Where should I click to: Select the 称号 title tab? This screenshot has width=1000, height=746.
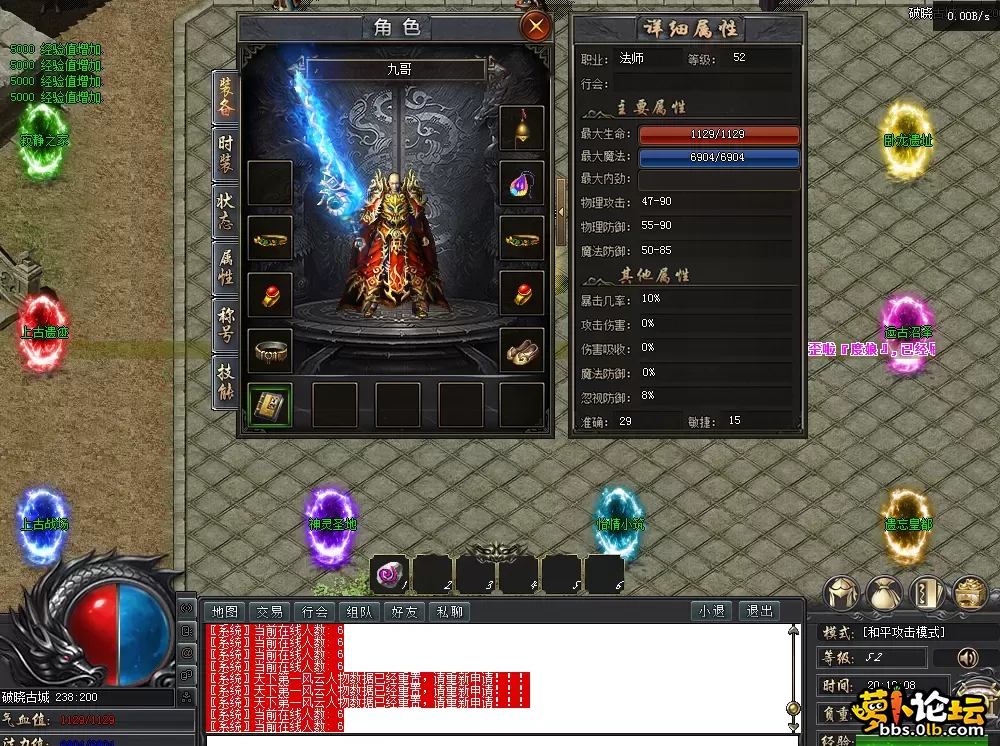pyautogui.click(x=227, y=325)
